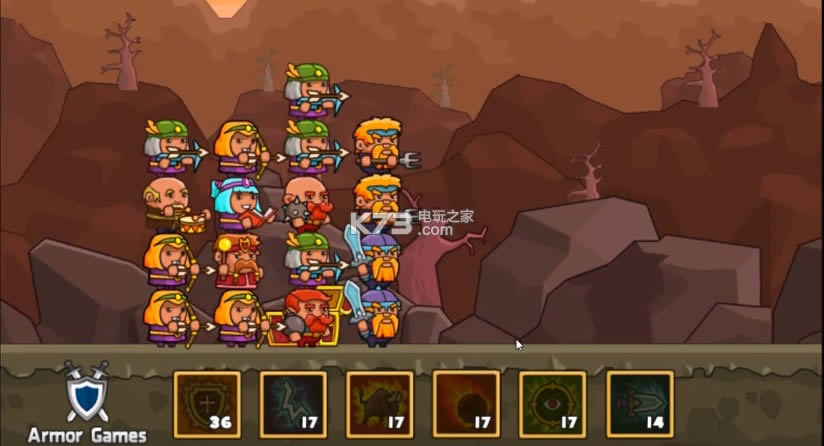Trigger the fiery meteor ability
The width and height of the screenshot is (824, 446).
coord(466,403)
